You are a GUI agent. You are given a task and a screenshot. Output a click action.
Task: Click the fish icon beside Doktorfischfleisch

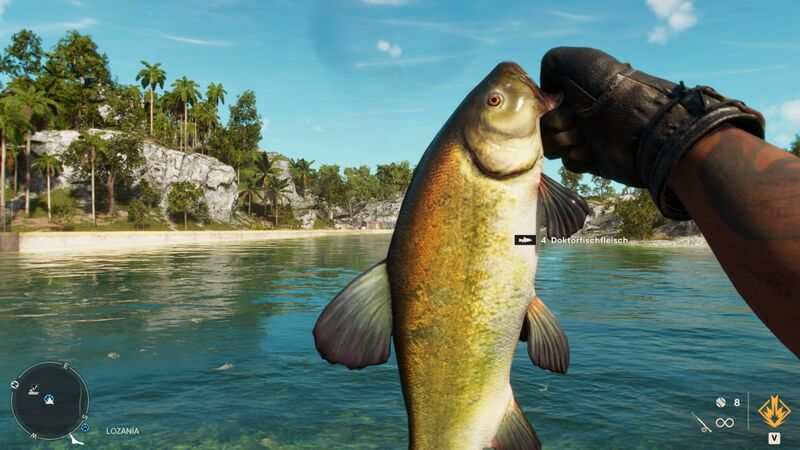point(524,240)
